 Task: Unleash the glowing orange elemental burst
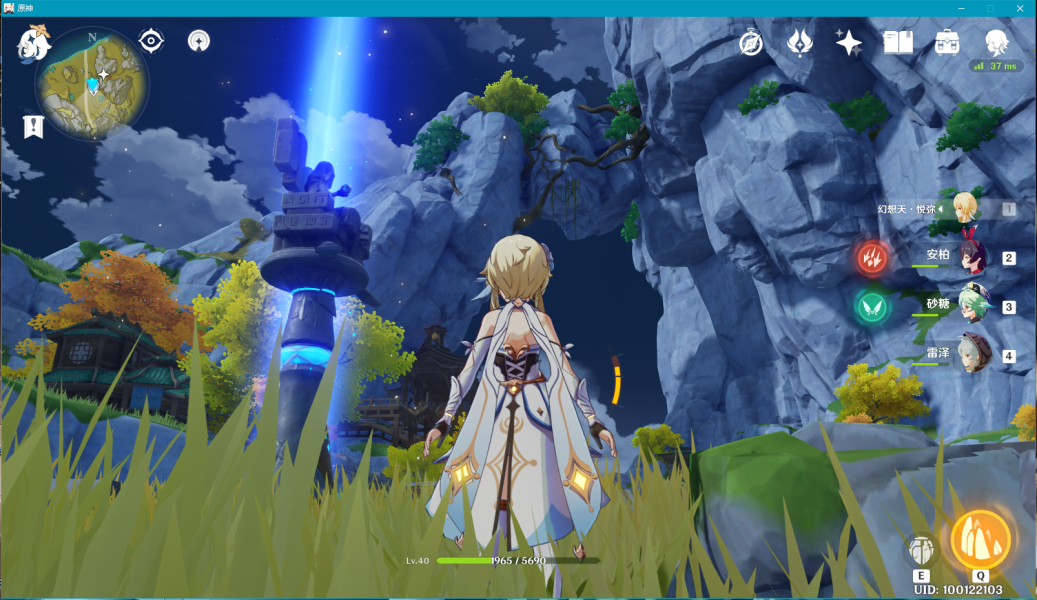pos(980,540)
